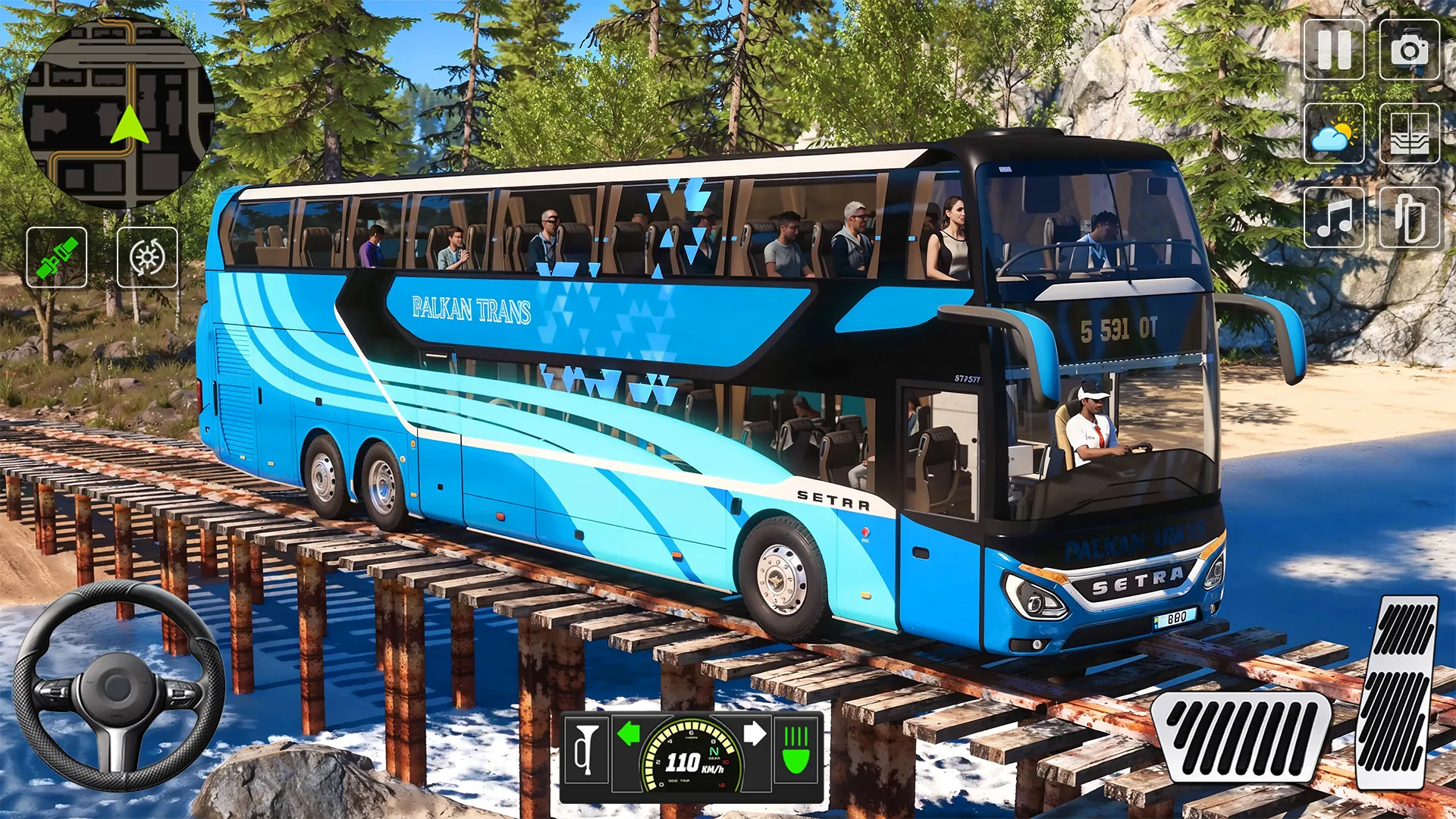Activate the white right turn signal arrow
Screen dimensions: 1456x819
point(755,733)
